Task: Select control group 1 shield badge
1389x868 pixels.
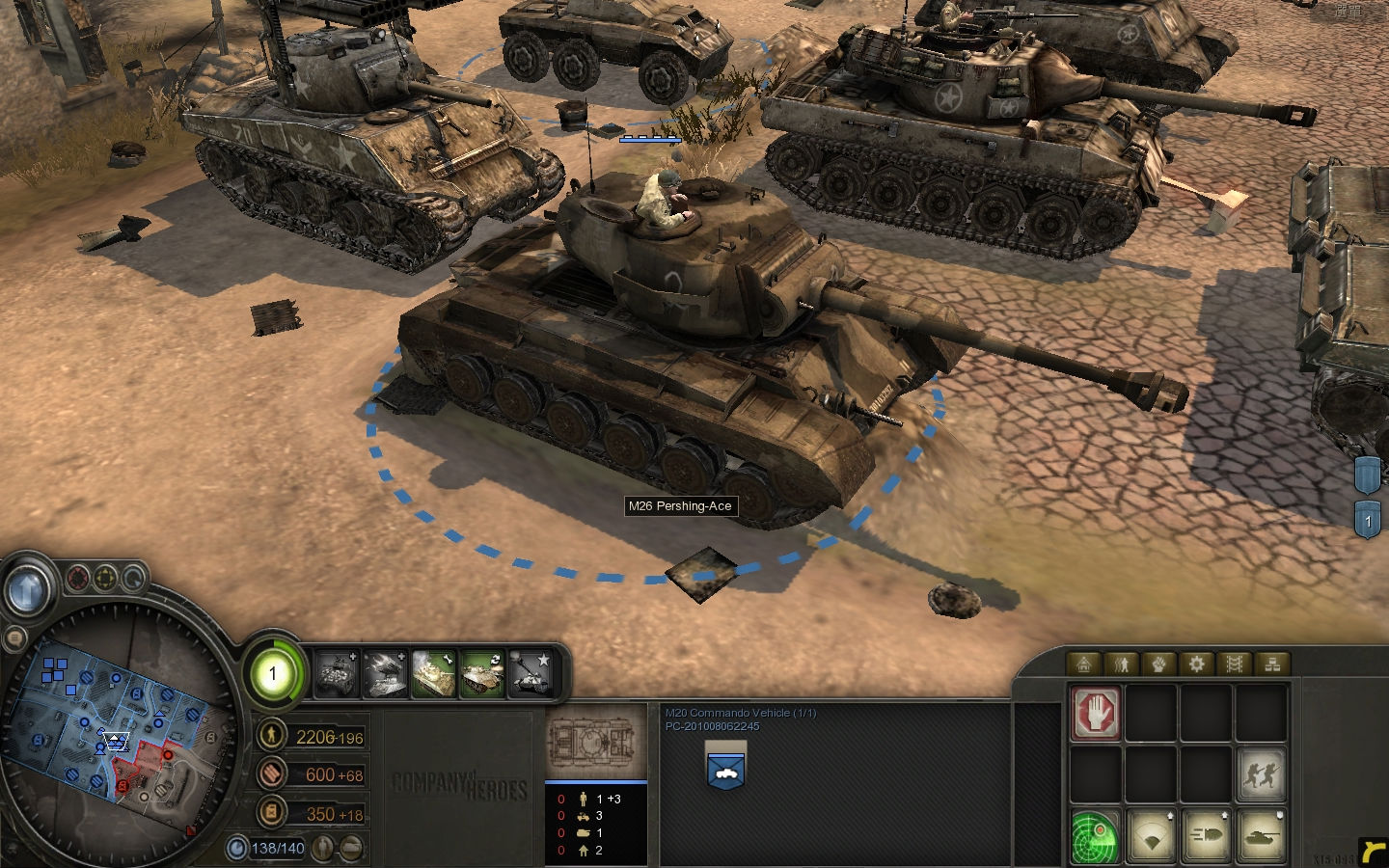Action: tap(1368, 521)
